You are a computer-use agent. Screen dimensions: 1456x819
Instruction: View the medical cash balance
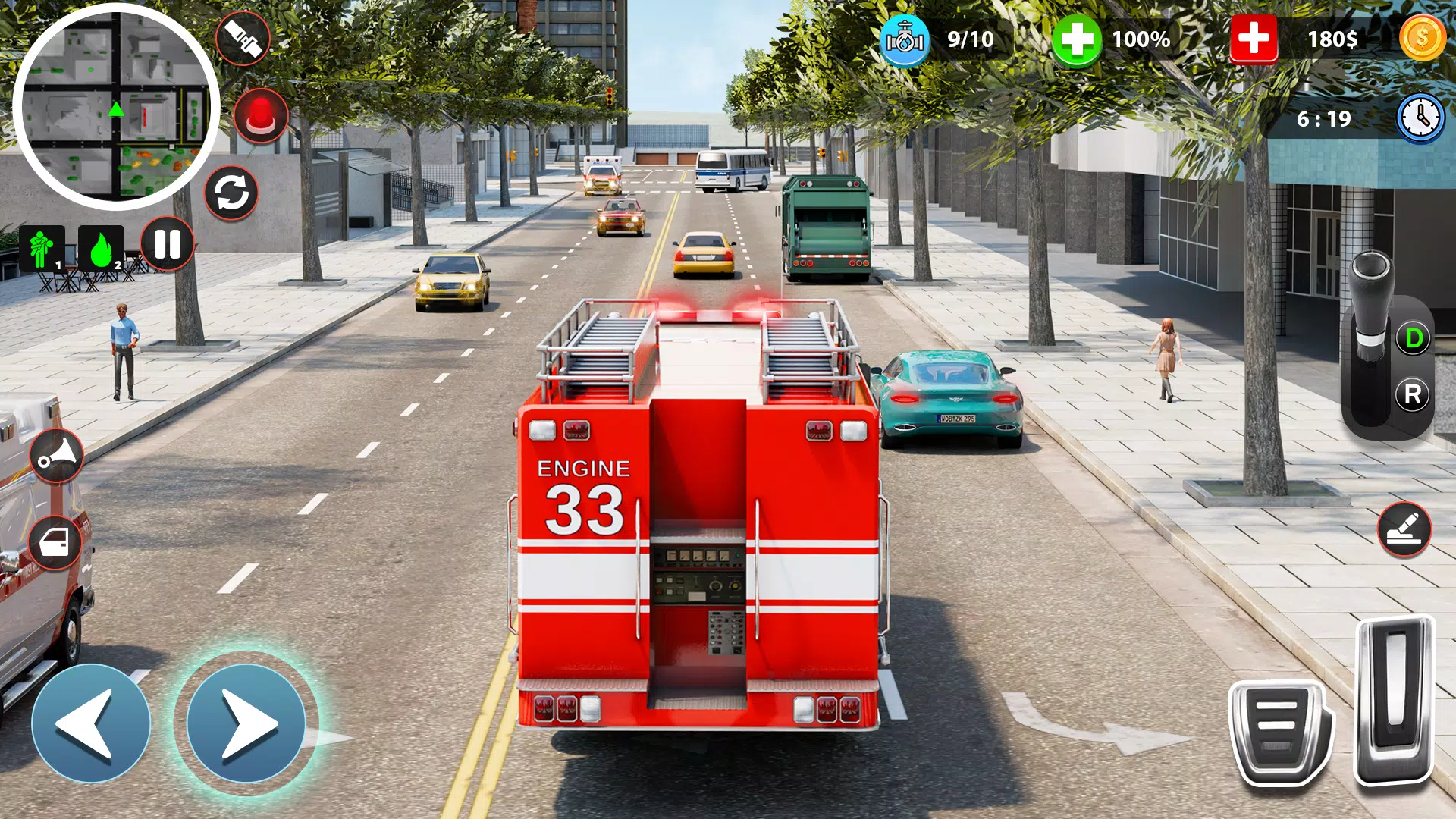1253,36
